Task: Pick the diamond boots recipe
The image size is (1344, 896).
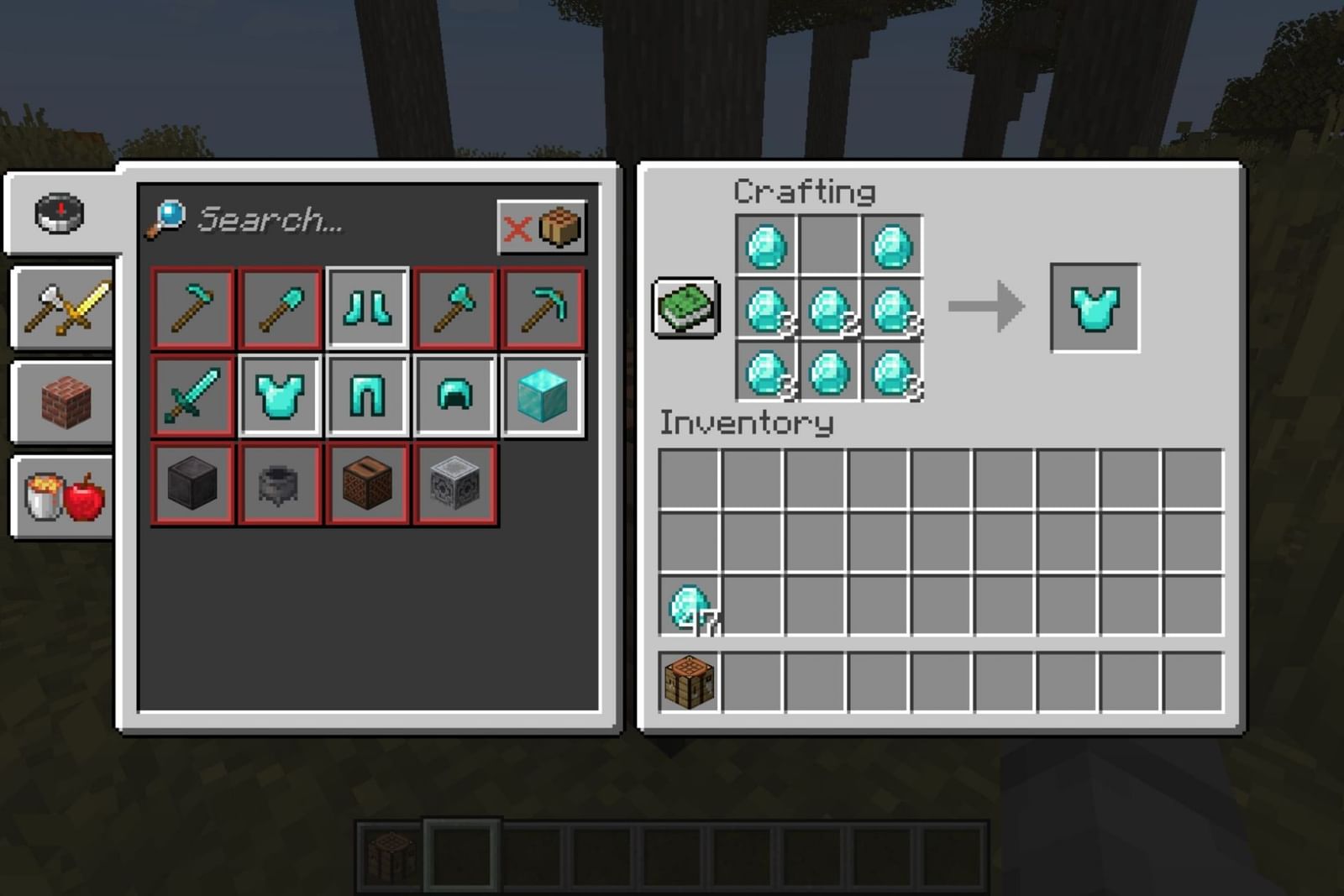Action: 366,307
